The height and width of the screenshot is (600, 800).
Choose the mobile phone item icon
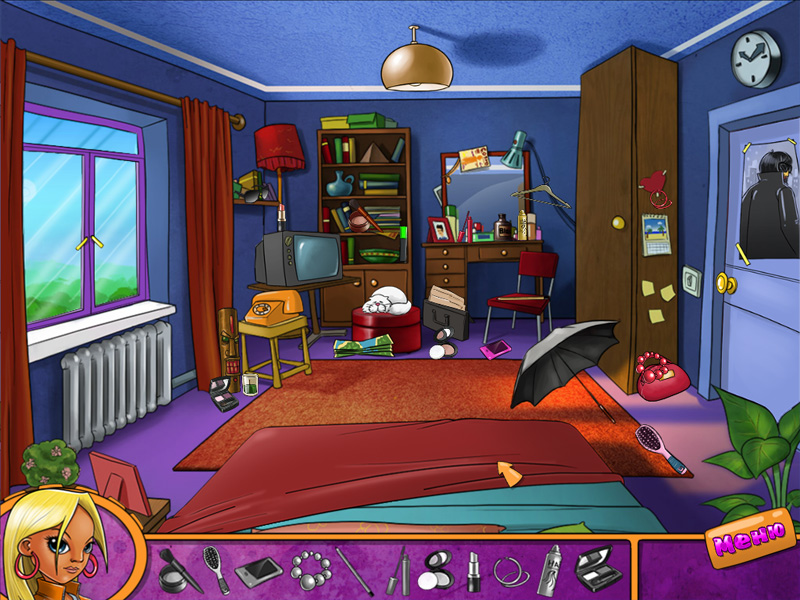258,572
